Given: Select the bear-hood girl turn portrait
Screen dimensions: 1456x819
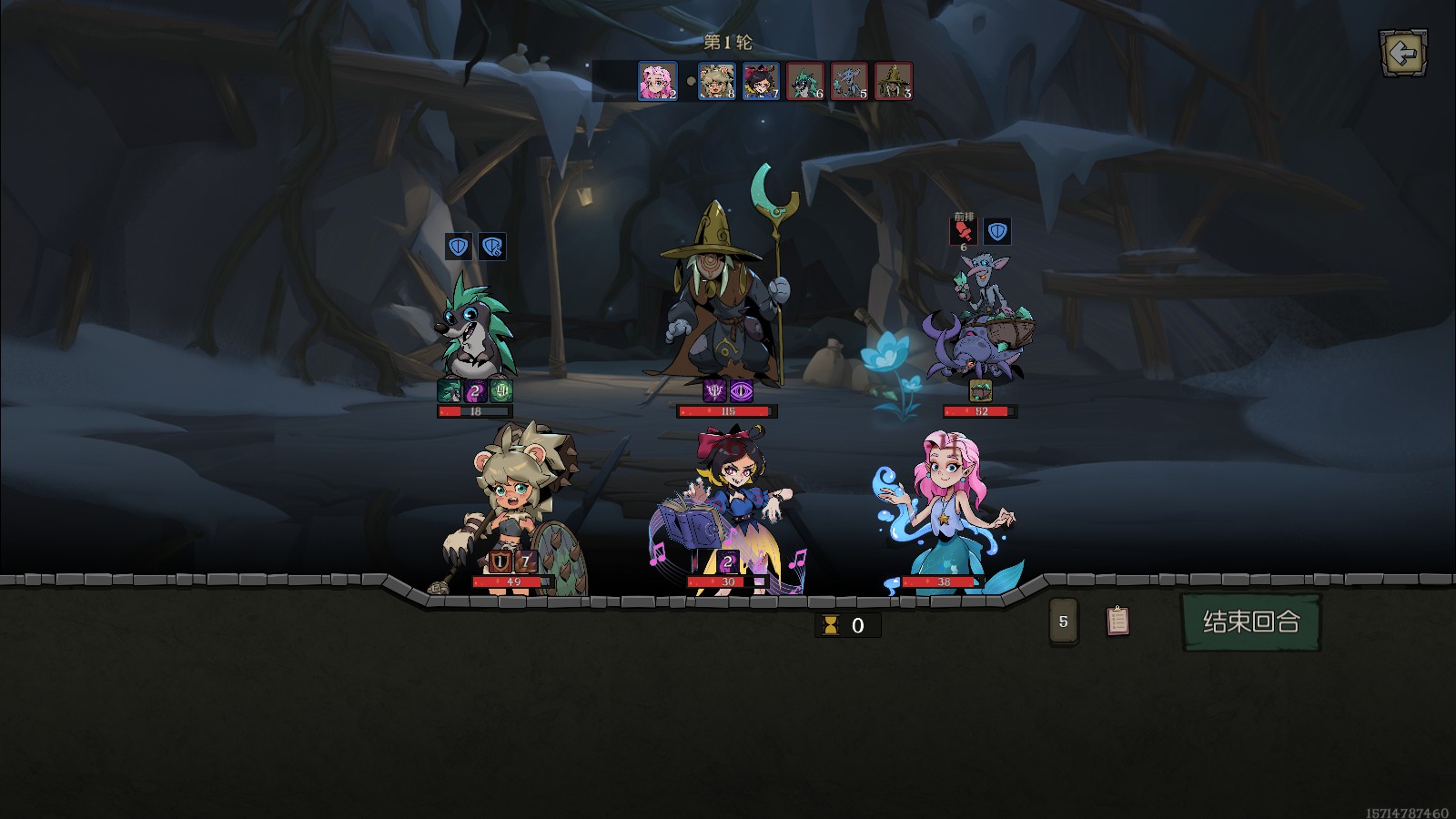Looking at the screenshot, I should 716,81.
